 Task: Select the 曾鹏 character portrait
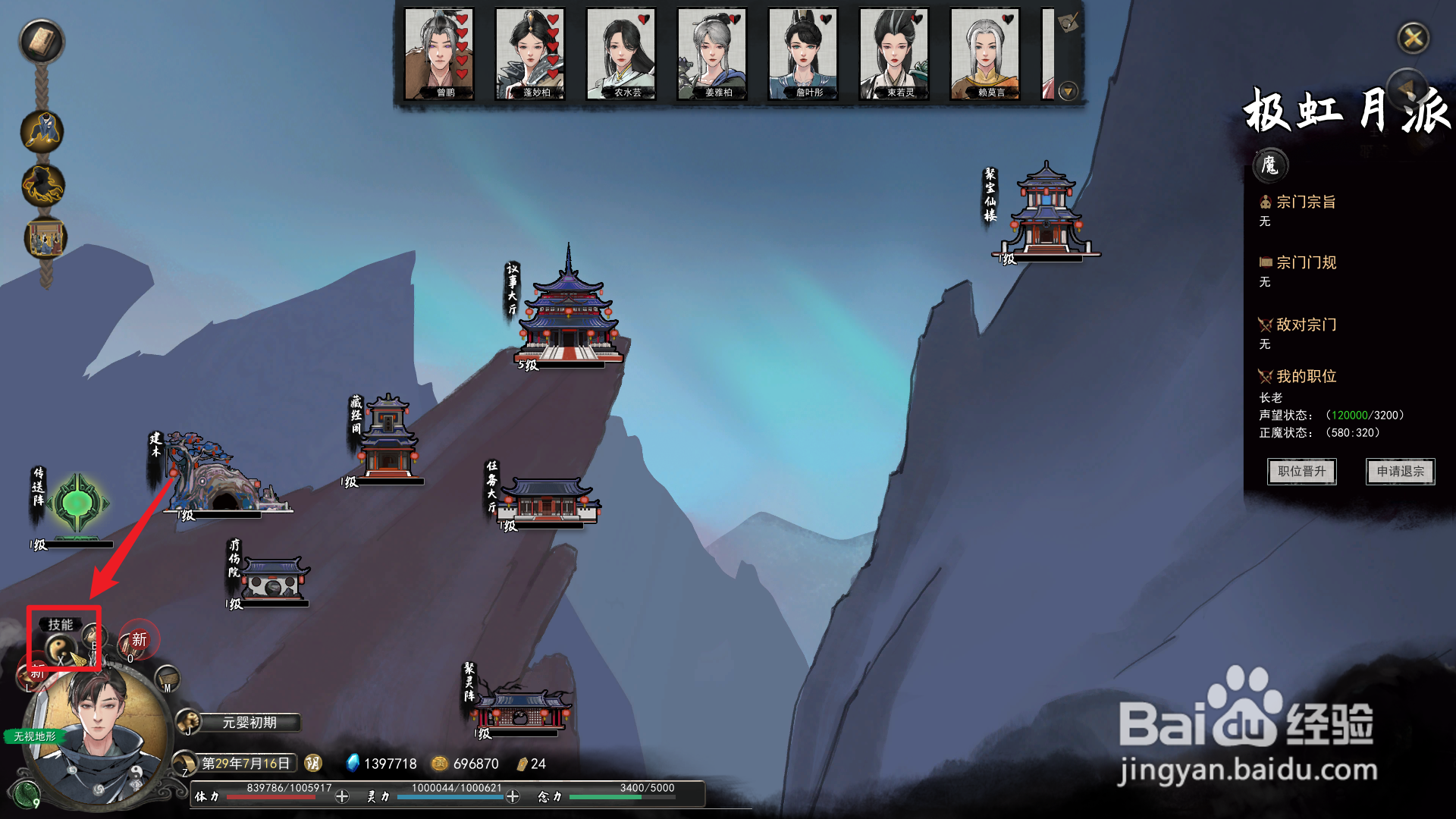pos(439,54)
